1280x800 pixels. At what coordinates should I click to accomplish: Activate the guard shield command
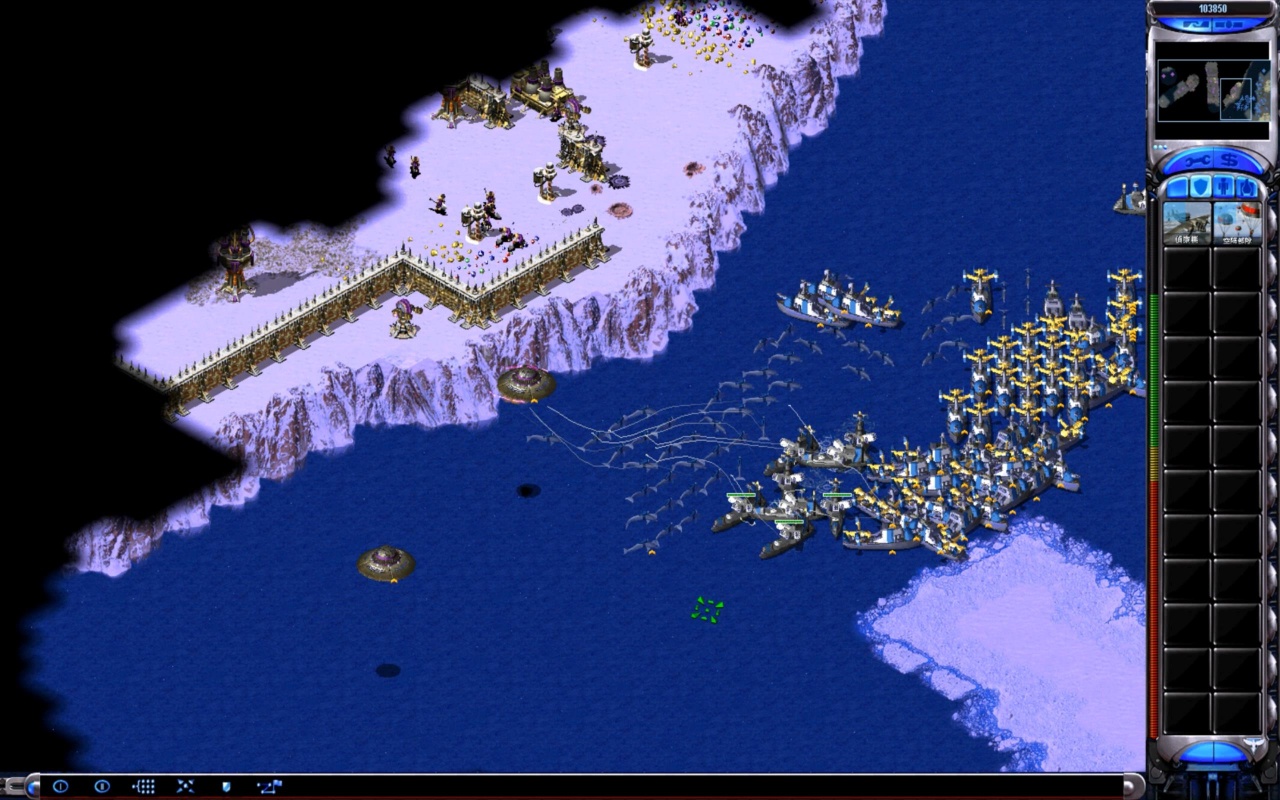(x=226, y=787)
